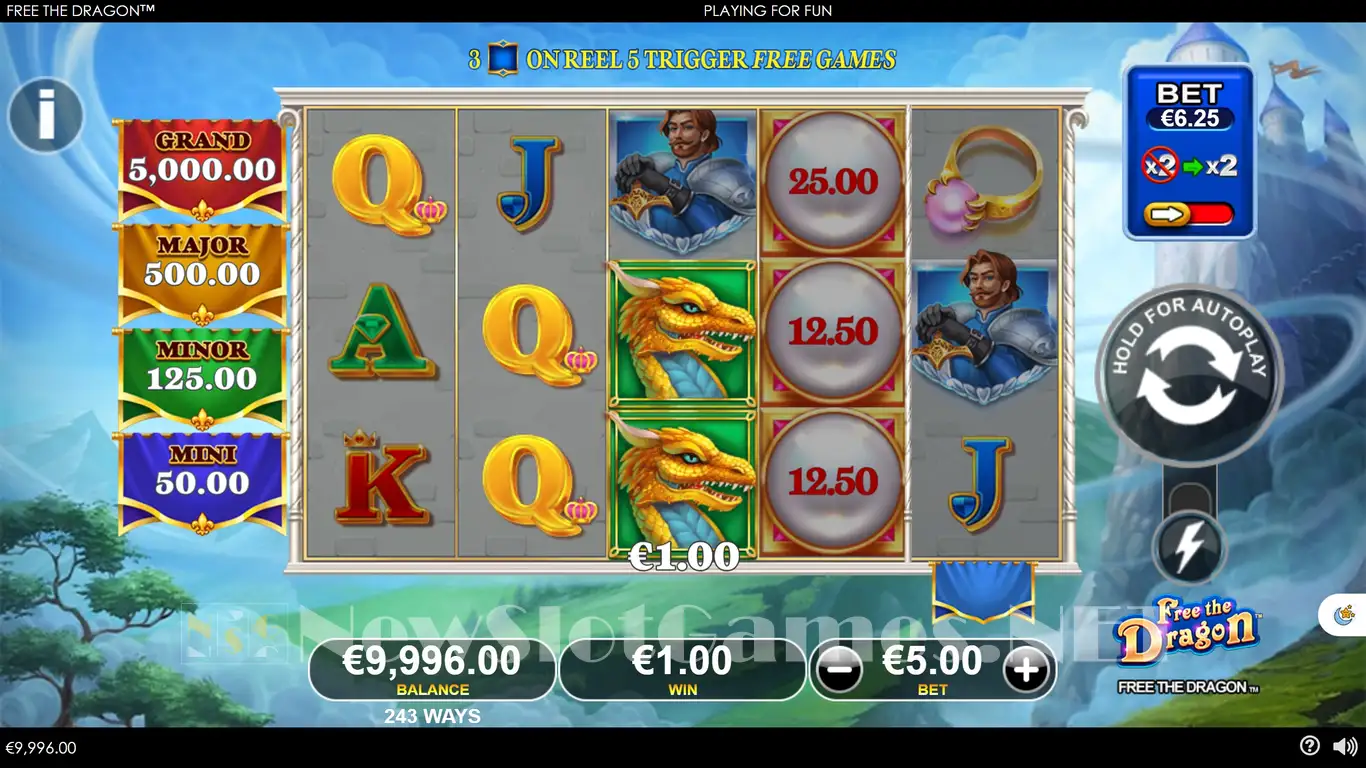Increase the bet with the plus button
1366x768 pixels.
pyautogui.click(x=1026, y=670)
